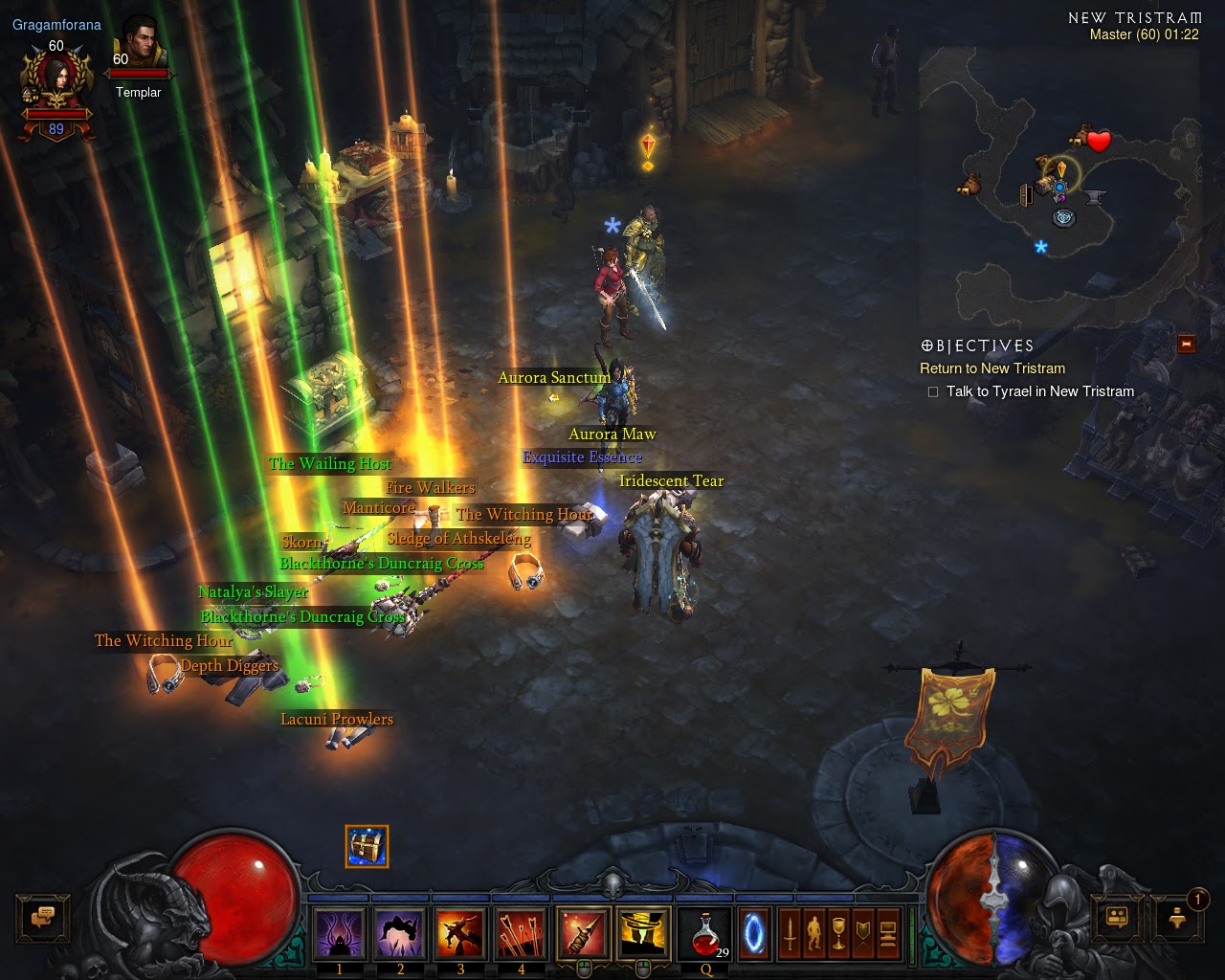The image size is (1225, 980).
Task: Open the goblet menu icon in the skill bar
Action: click(839, 933)
